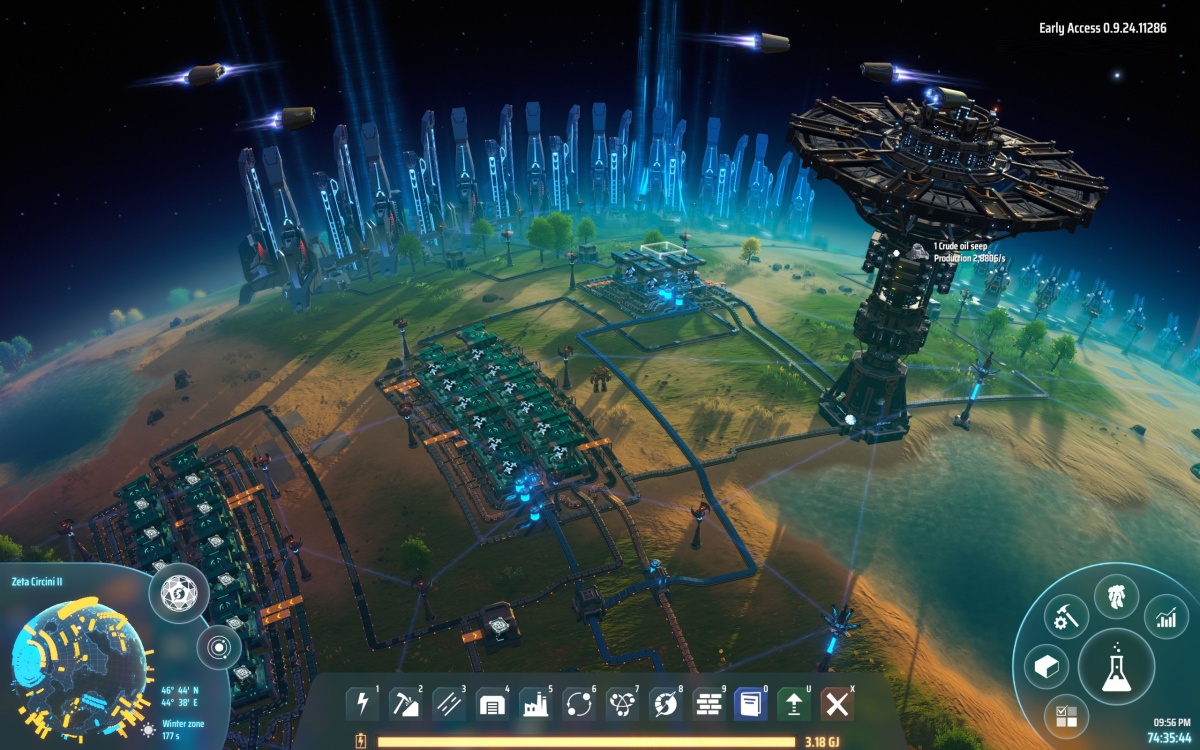The image size is (1200, 750).
Task: Open the inventory cube icon
Action: tap(1045, 667)
